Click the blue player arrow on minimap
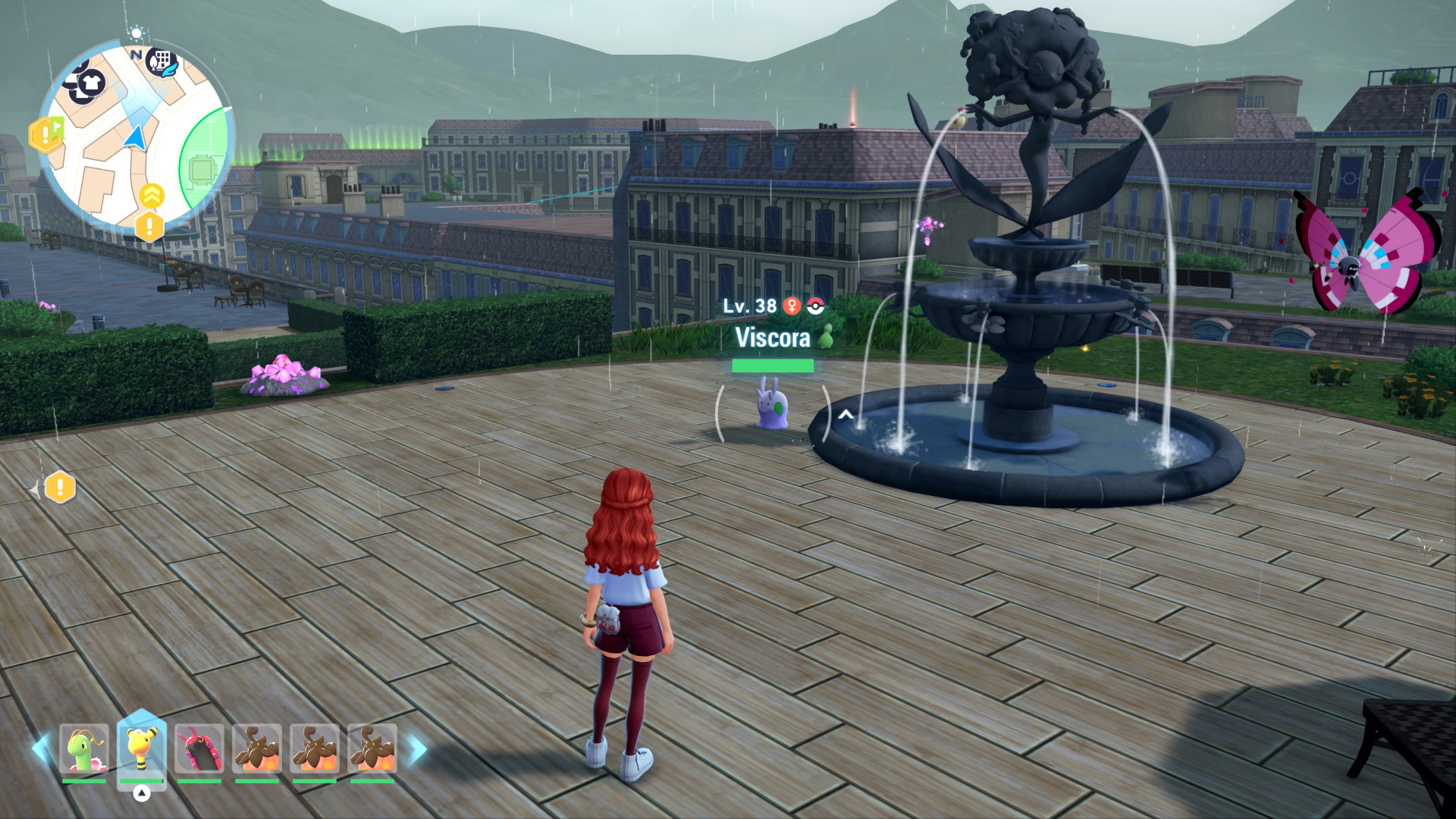1456x819 pixels. click(136, 138)
